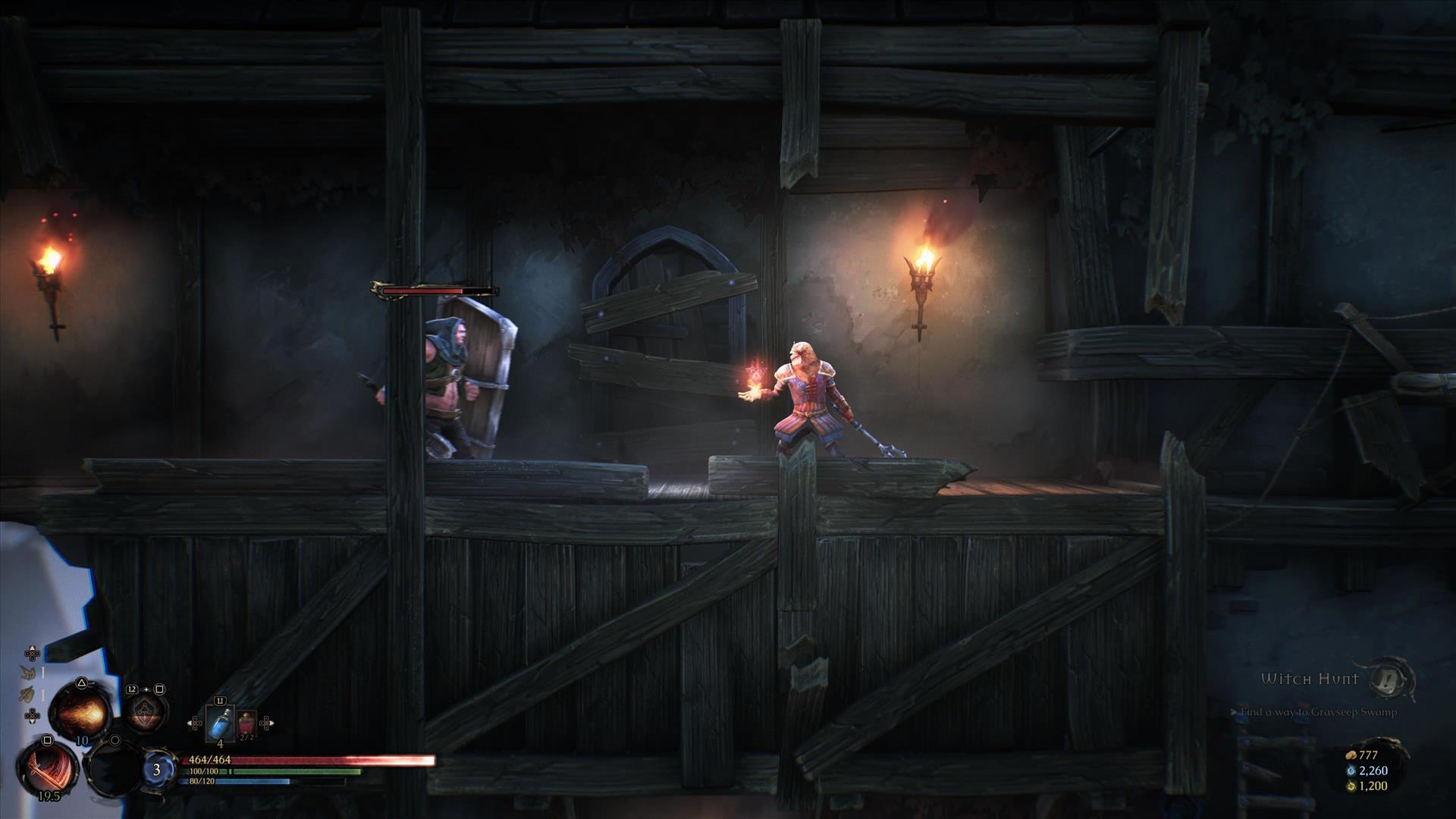1456x819 pixels.
Task: Select the blue mana potion slot
Action: click(220, 723)
